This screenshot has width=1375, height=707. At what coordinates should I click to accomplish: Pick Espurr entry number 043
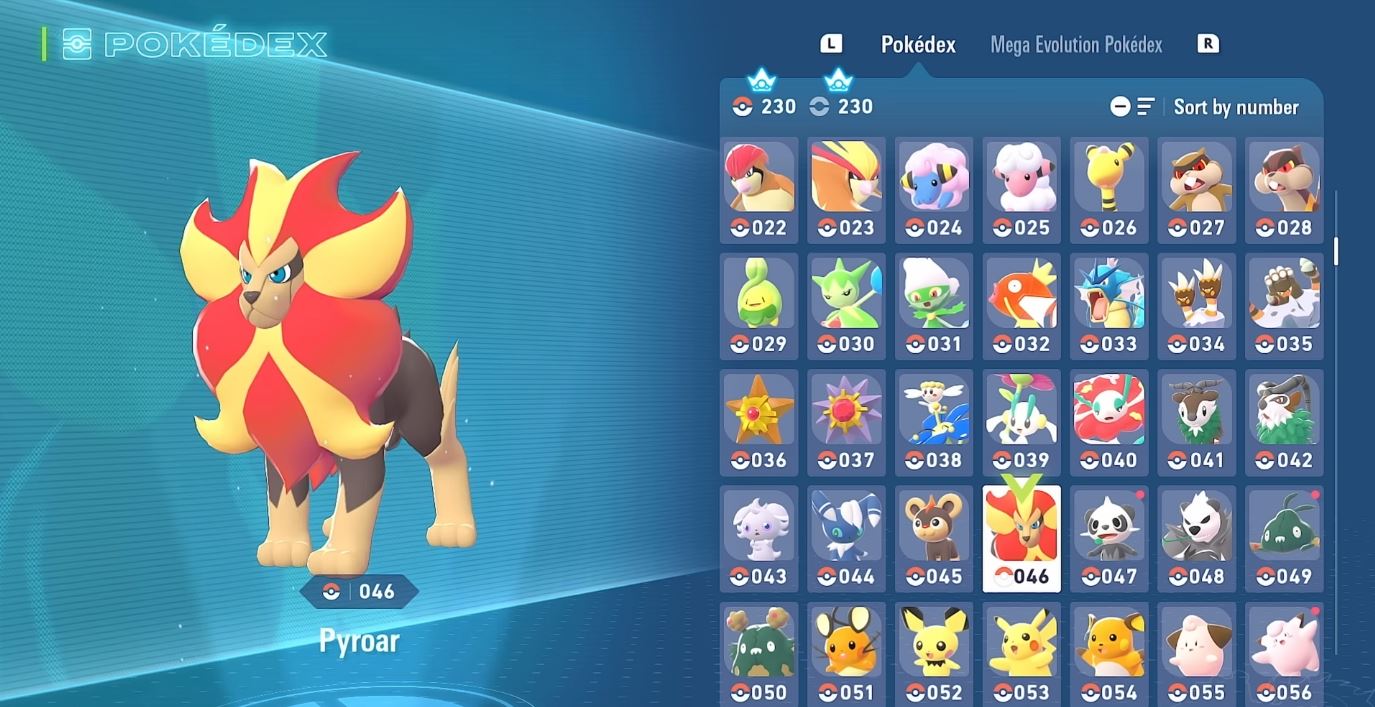[x=759, y=538]
